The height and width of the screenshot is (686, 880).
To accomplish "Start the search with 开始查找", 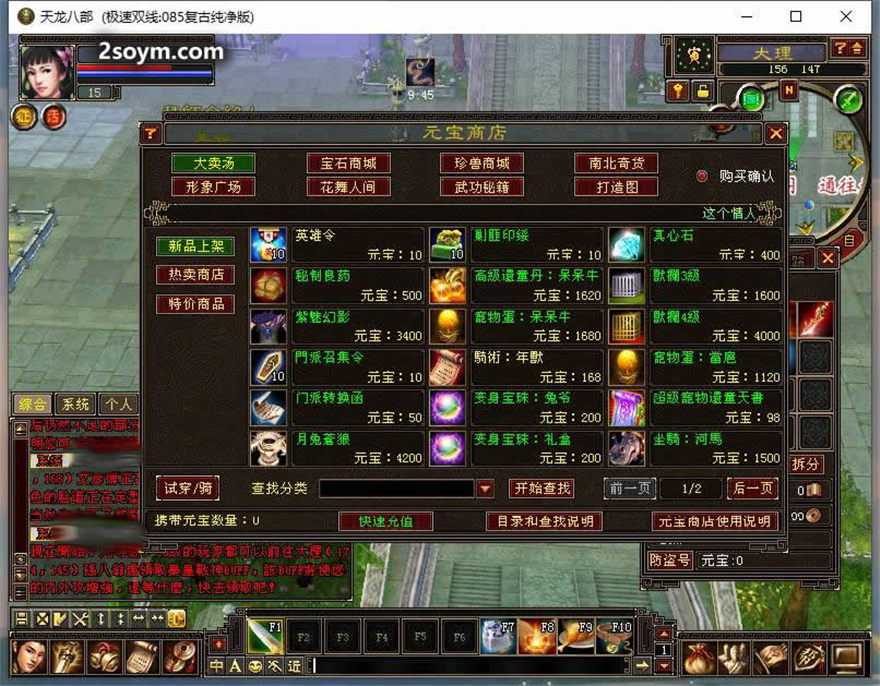I will (x=541, y=488).
